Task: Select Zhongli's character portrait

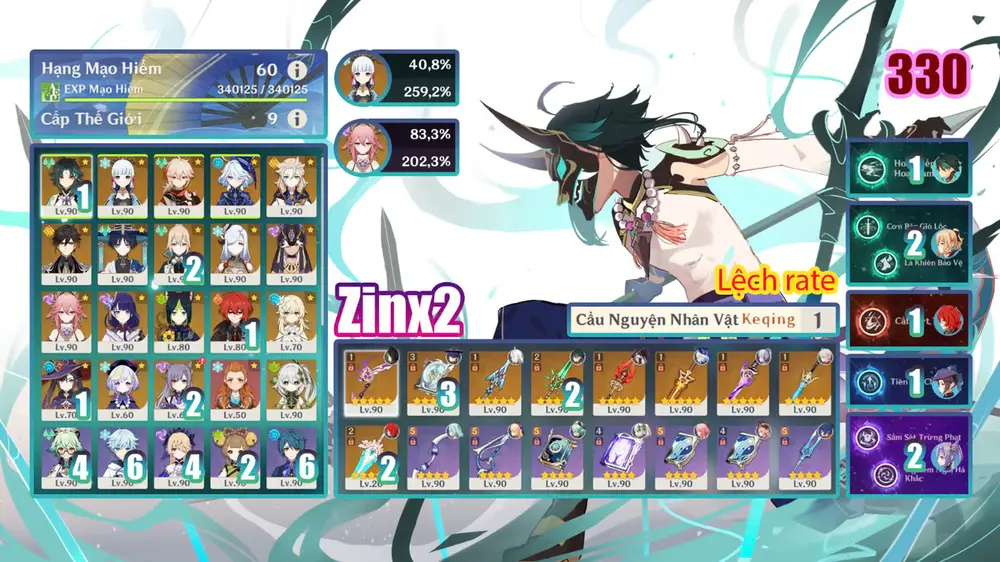Action: click(x=68, y=252)
